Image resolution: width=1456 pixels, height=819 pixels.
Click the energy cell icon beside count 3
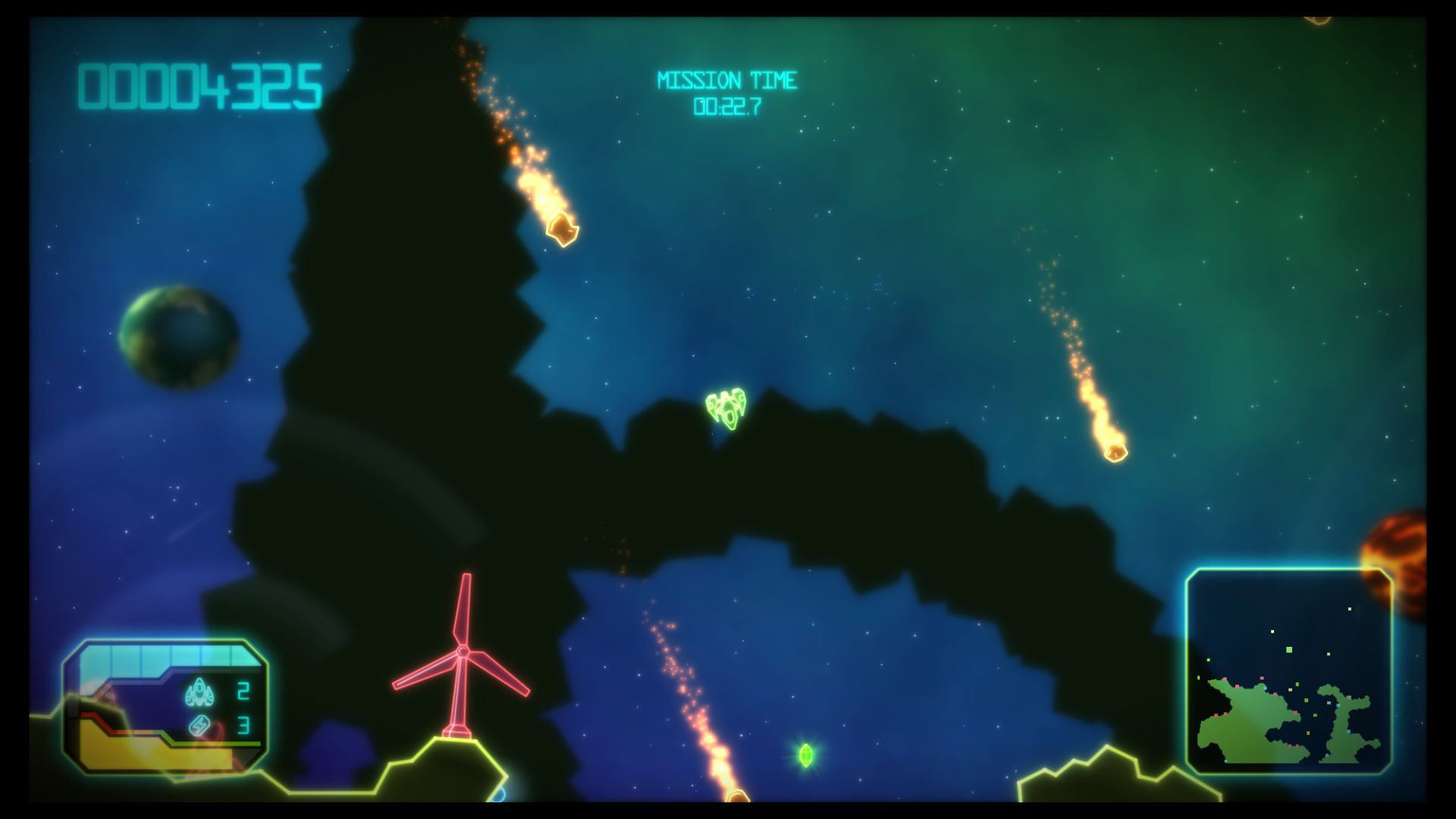(x=199, y=725)
